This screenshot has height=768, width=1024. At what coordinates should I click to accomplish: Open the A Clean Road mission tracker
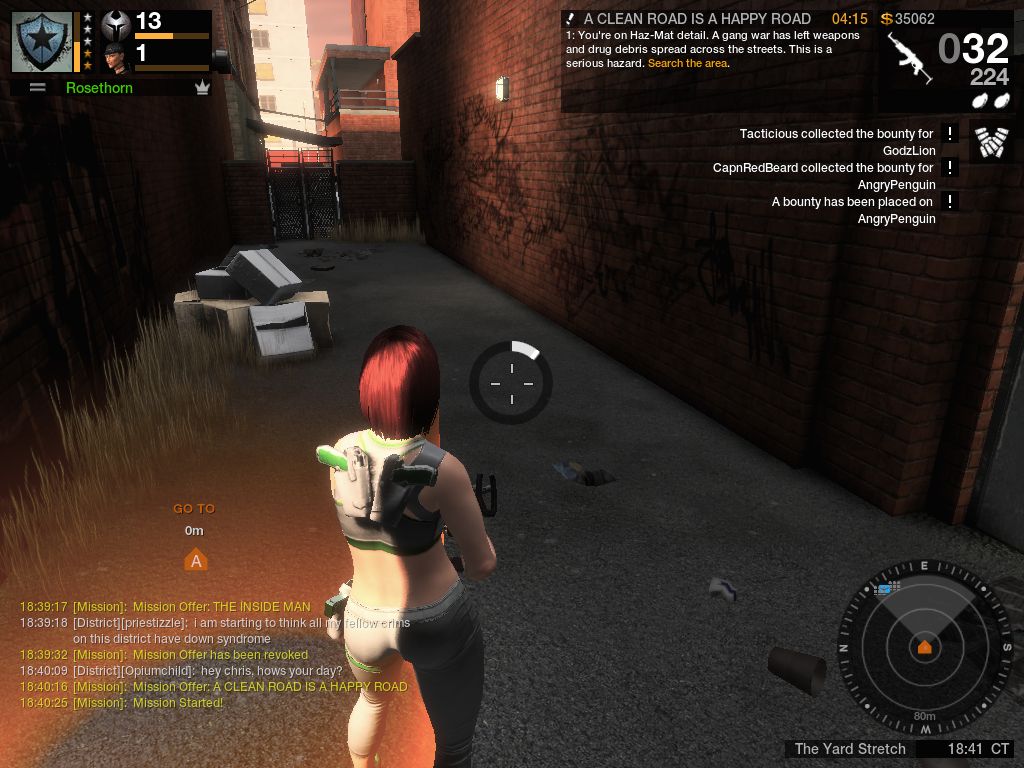(697, 19)
